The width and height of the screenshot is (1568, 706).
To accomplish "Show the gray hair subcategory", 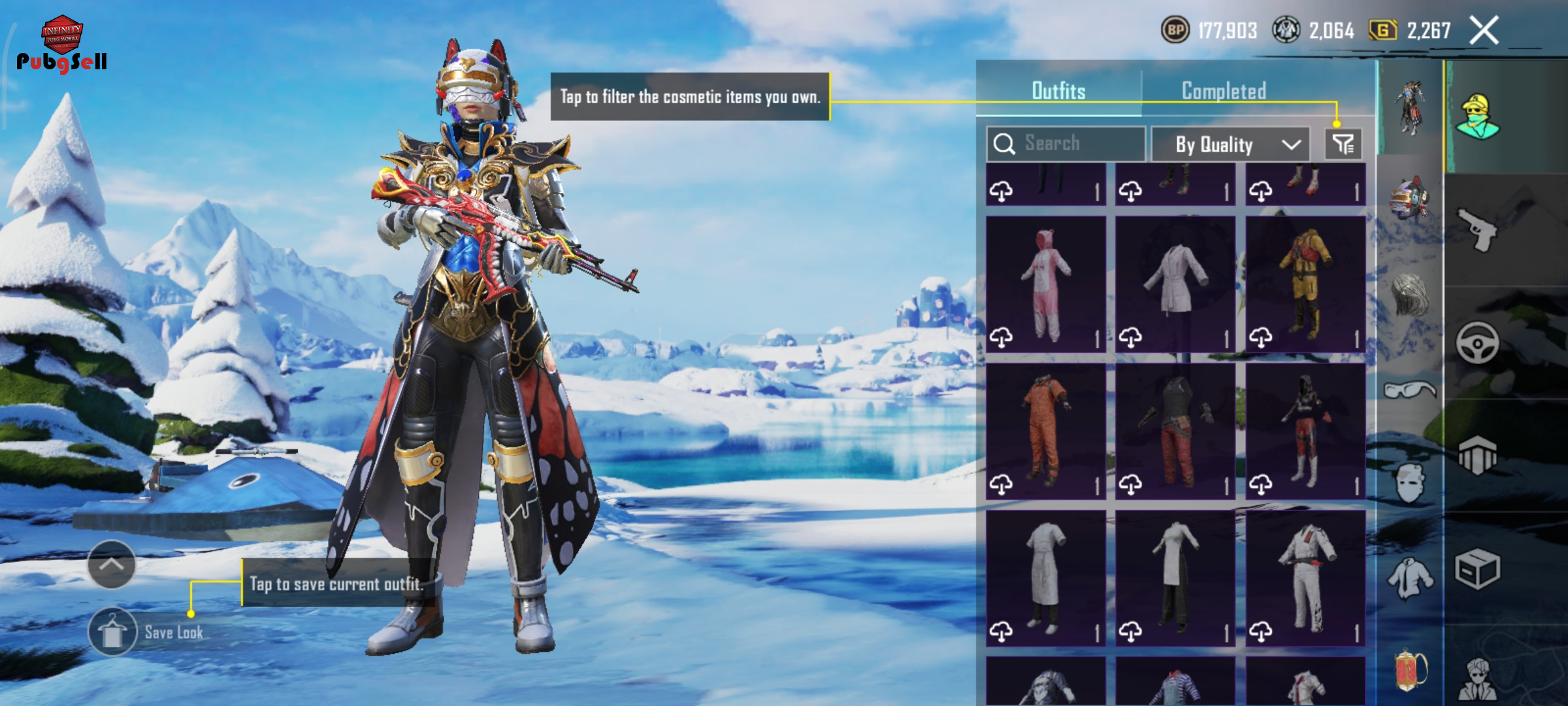I will tap(1410, 295).
